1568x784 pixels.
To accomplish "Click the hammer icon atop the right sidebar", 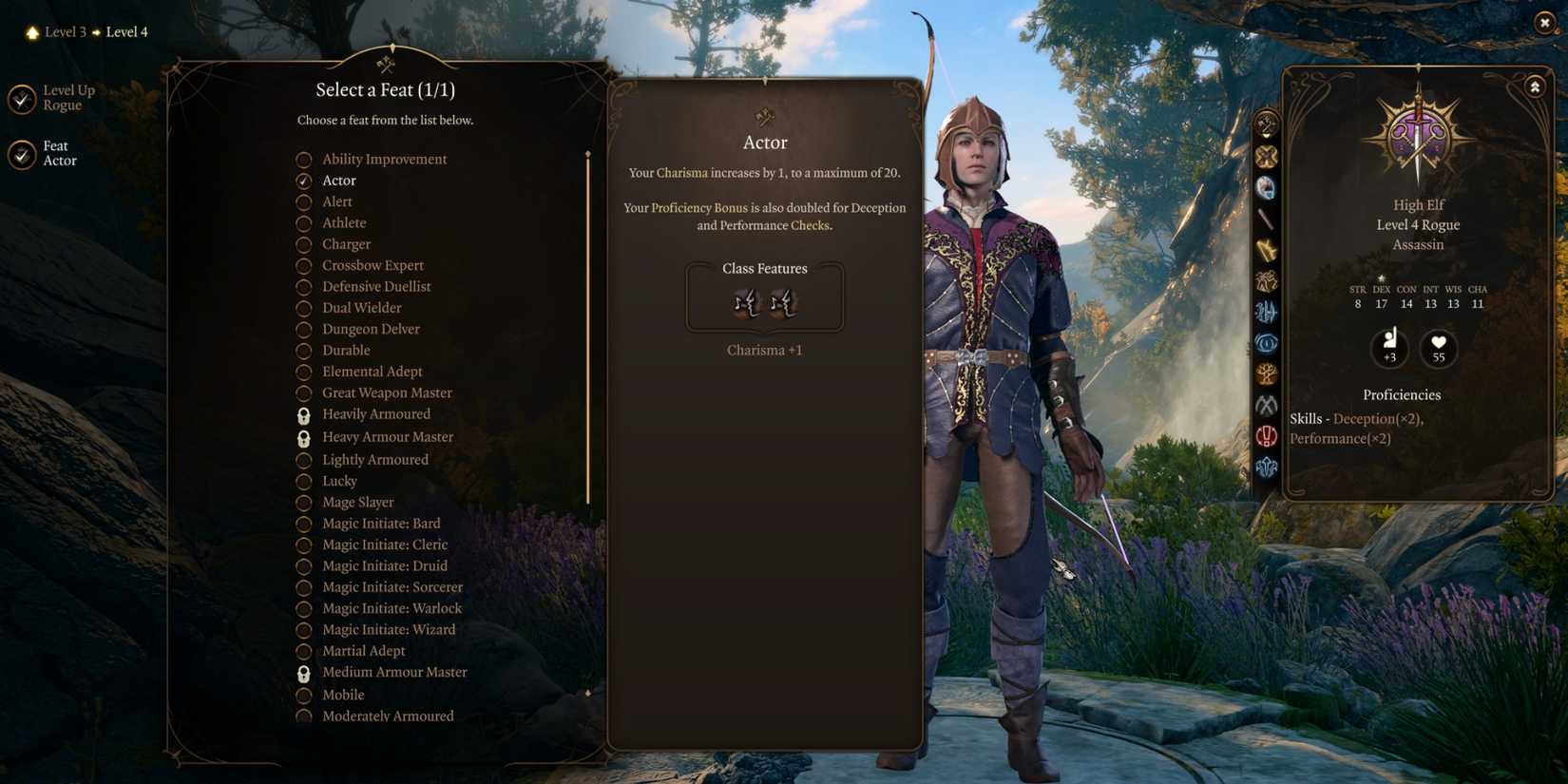I will coord(1264,122).
